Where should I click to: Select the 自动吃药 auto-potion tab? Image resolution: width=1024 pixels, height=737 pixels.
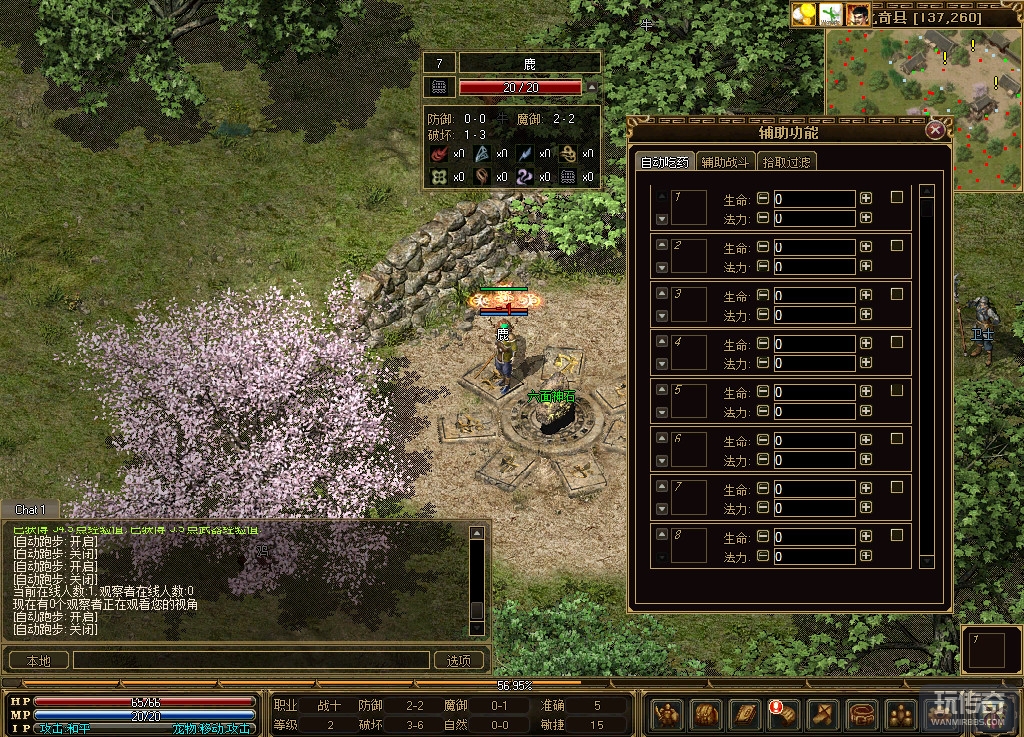pyautogui.click(x=664, y=162)
